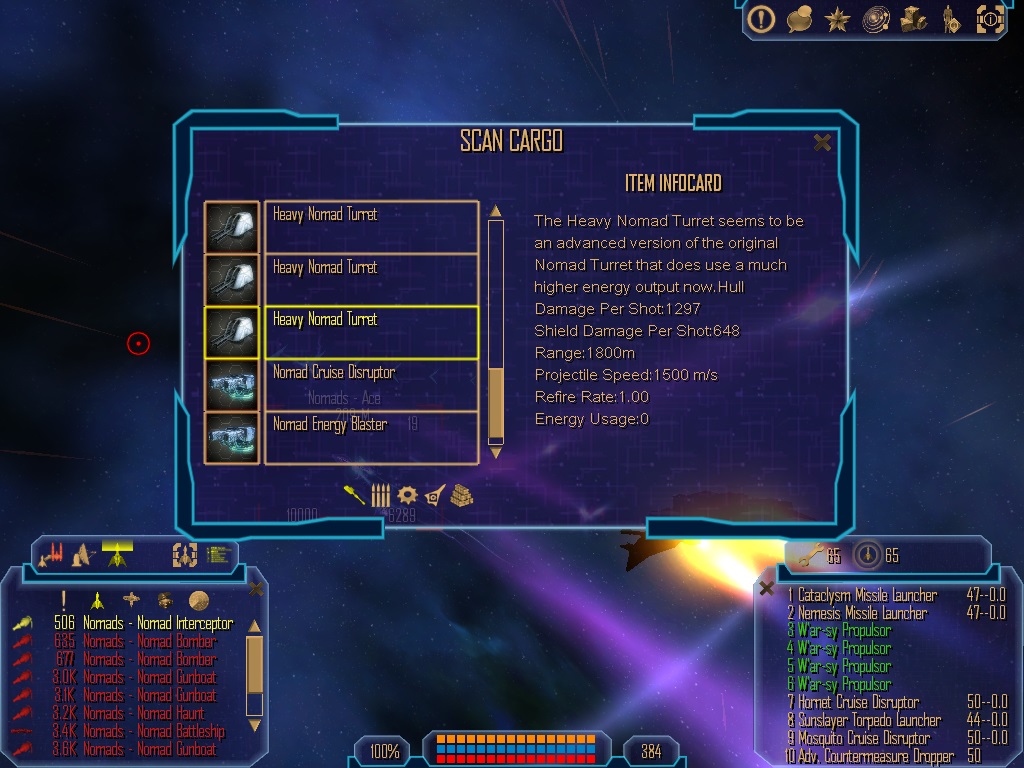Screen dimensions: 1024x768
Task: Close the contact list panel
Action: [x=256, y=590]
